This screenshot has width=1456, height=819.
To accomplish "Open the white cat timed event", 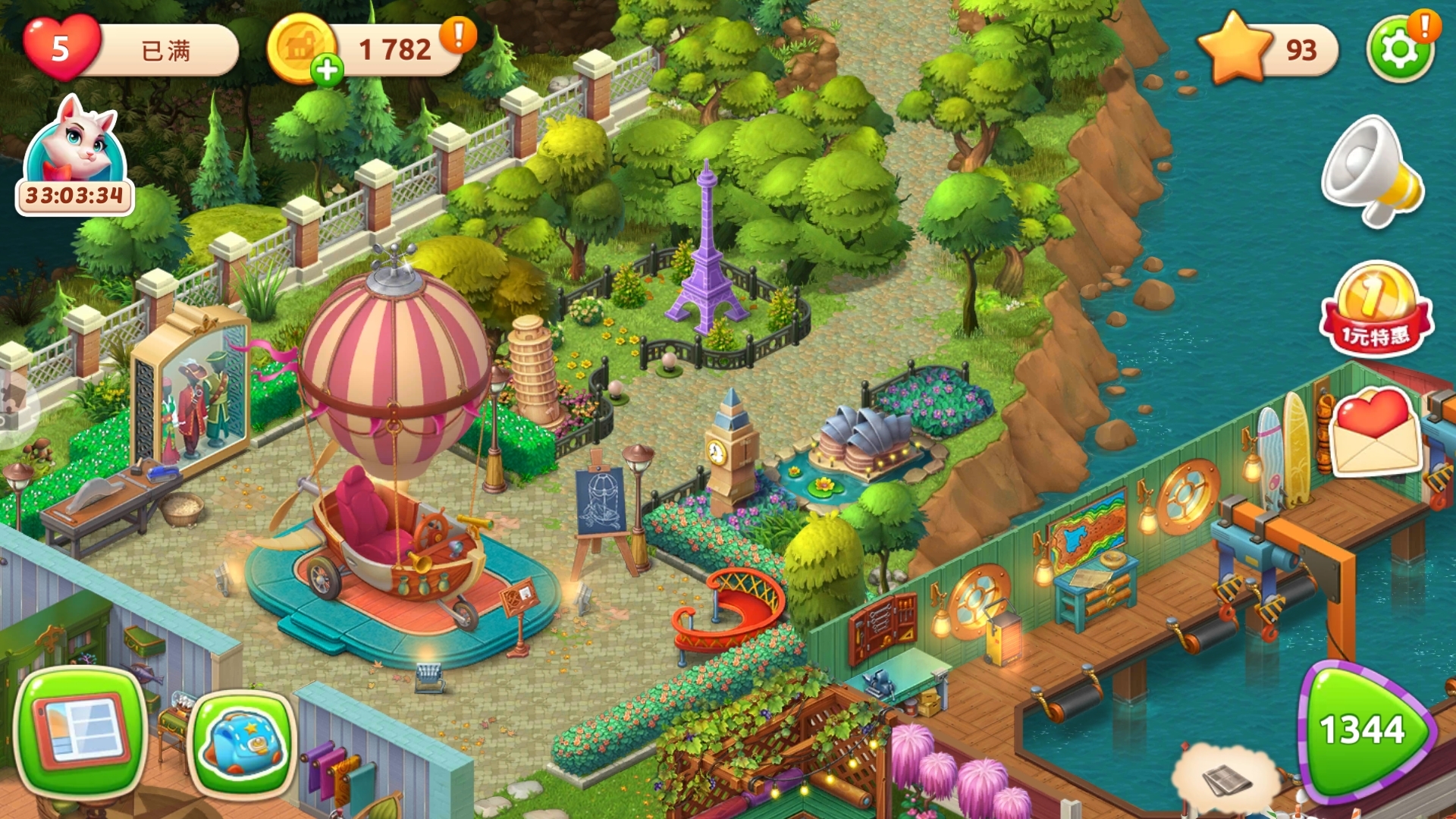I will click(74, 155).
